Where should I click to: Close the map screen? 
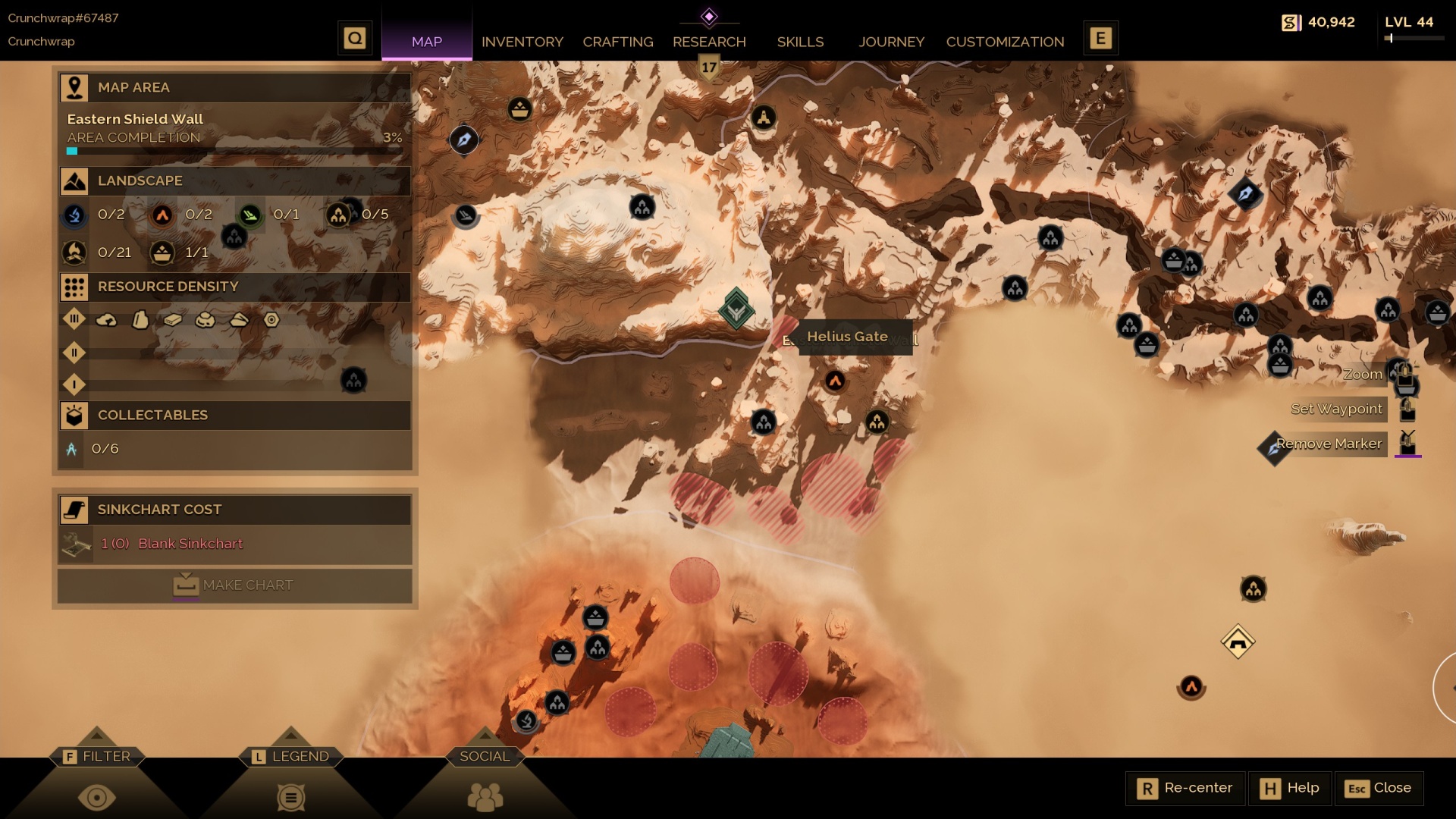coord(1378,789)
